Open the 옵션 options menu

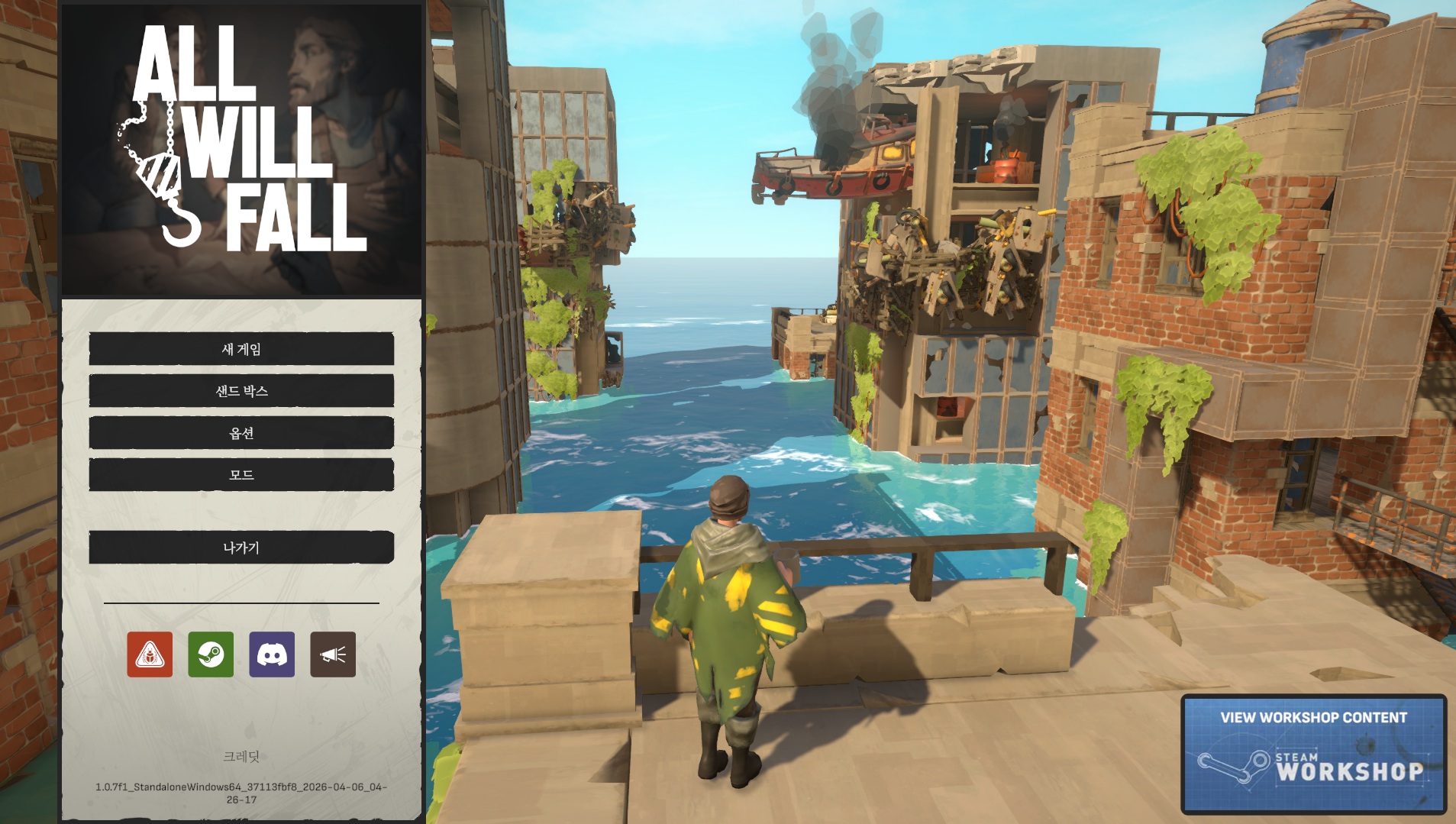[x=241, y=433]
